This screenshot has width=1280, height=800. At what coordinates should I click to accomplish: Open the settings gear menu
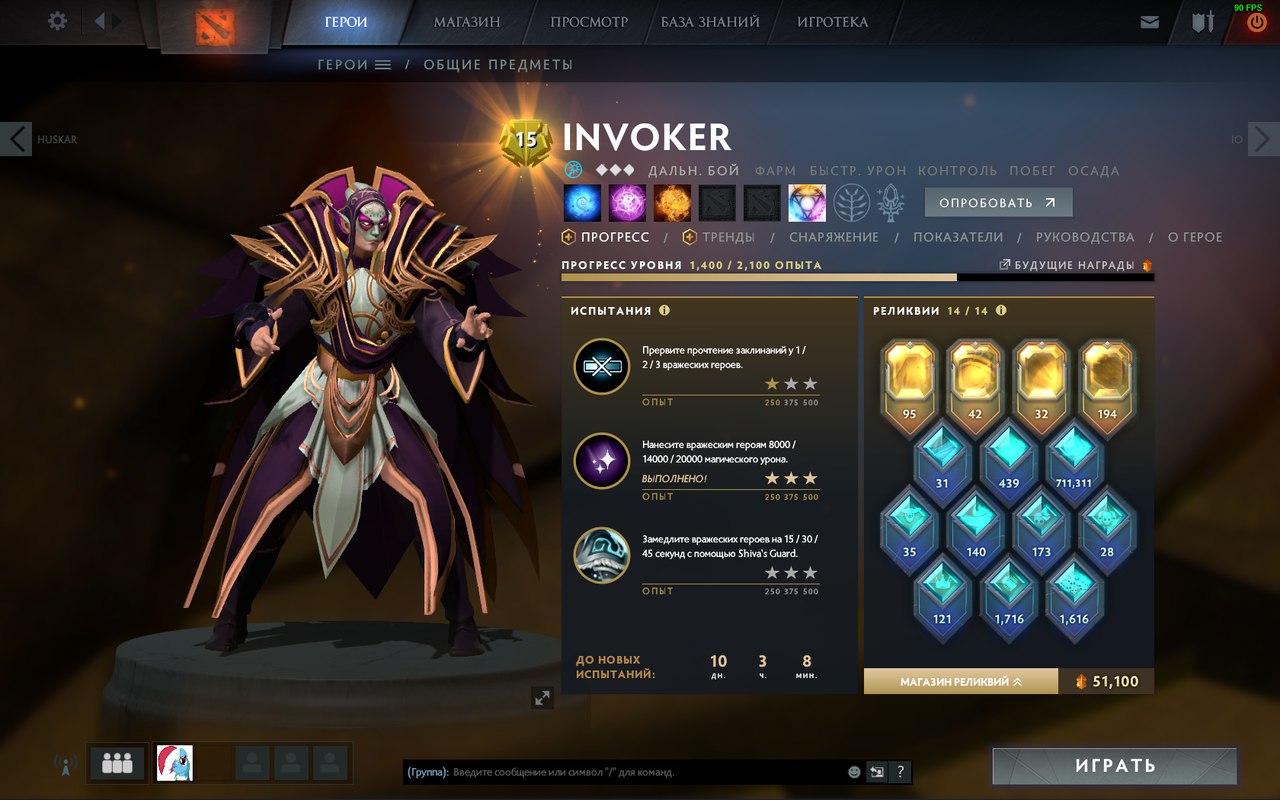(x=57, y=21)
